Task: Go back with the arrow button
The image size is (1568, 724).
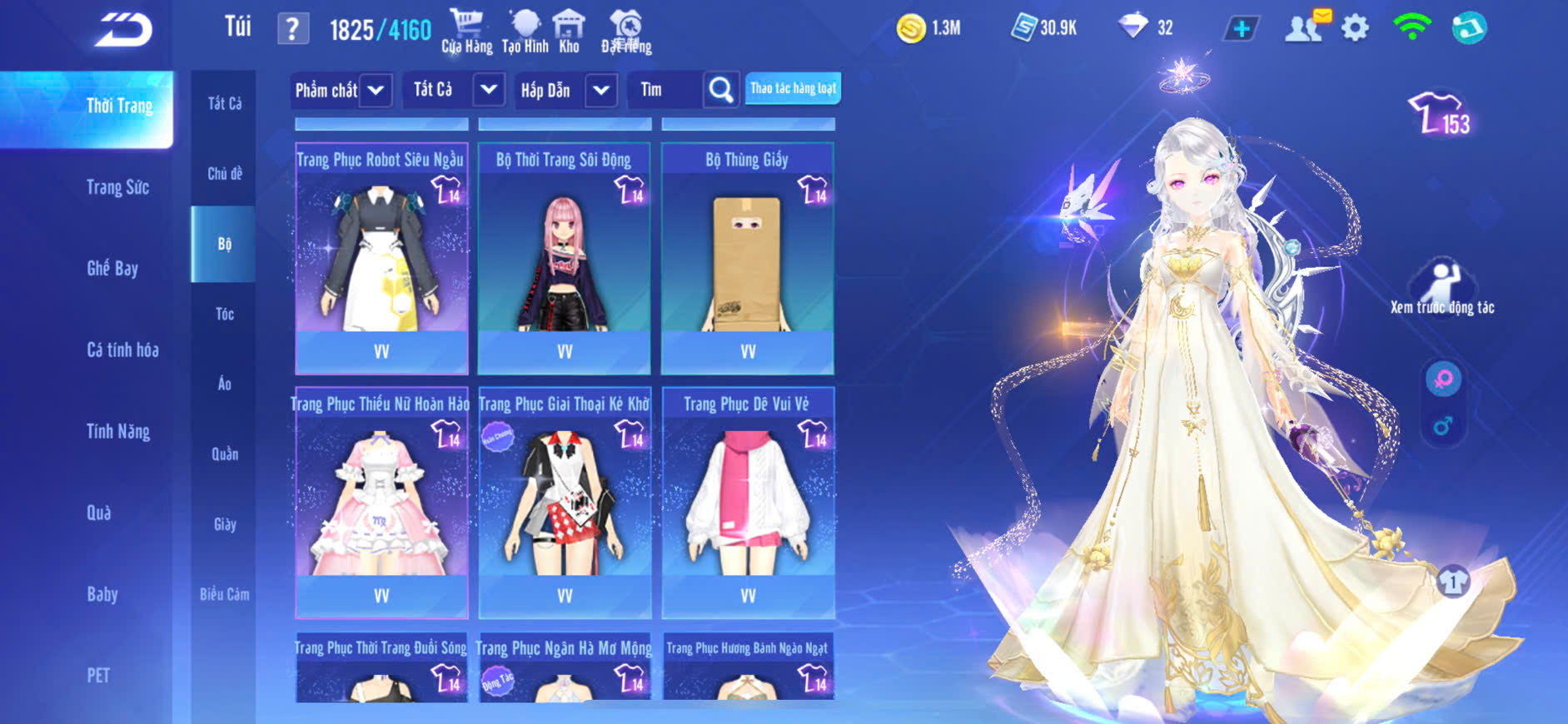Action: (x=123, y=31)
